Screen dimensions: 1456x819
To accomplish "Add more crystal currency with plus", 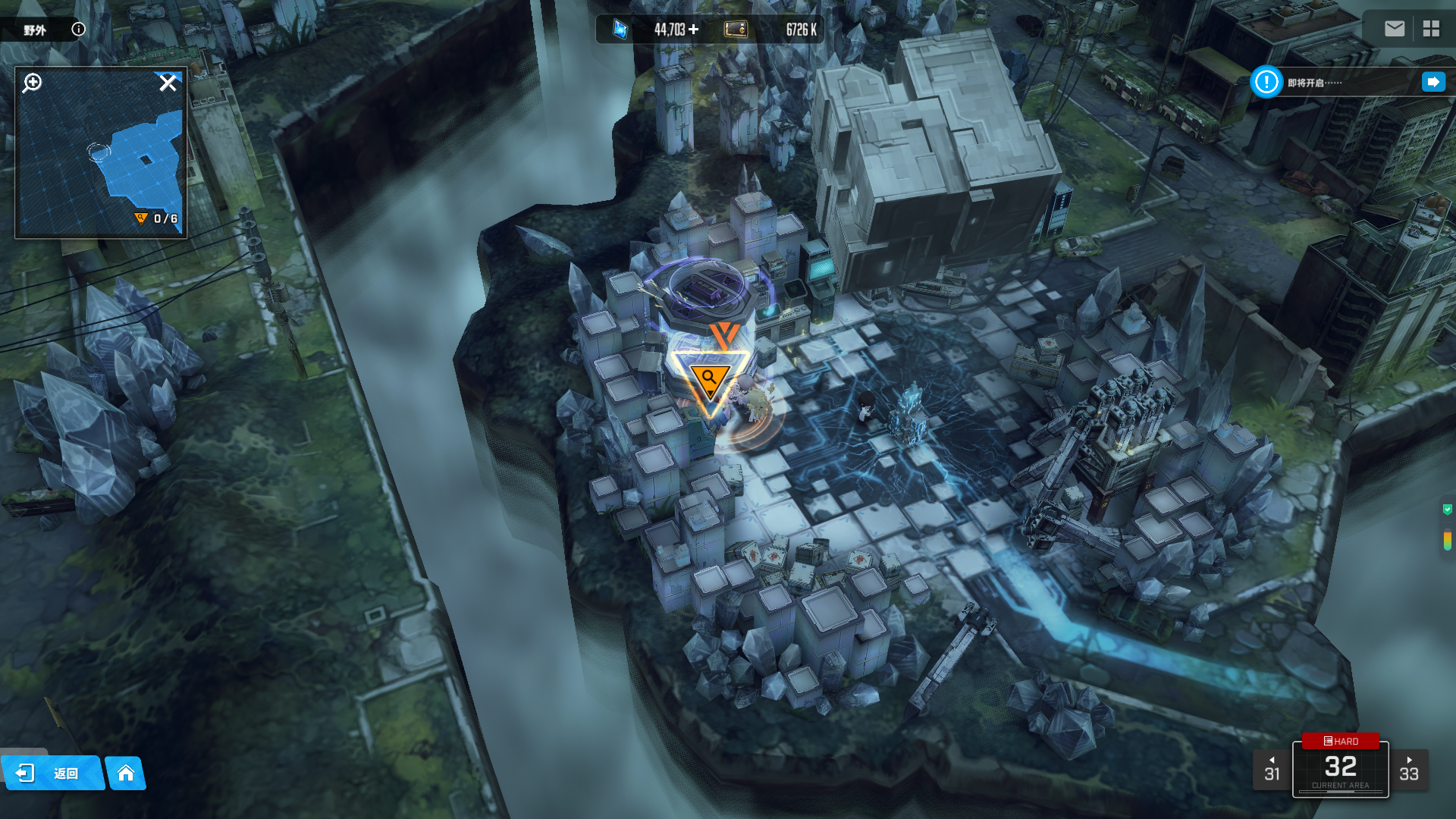I will 694,30.
